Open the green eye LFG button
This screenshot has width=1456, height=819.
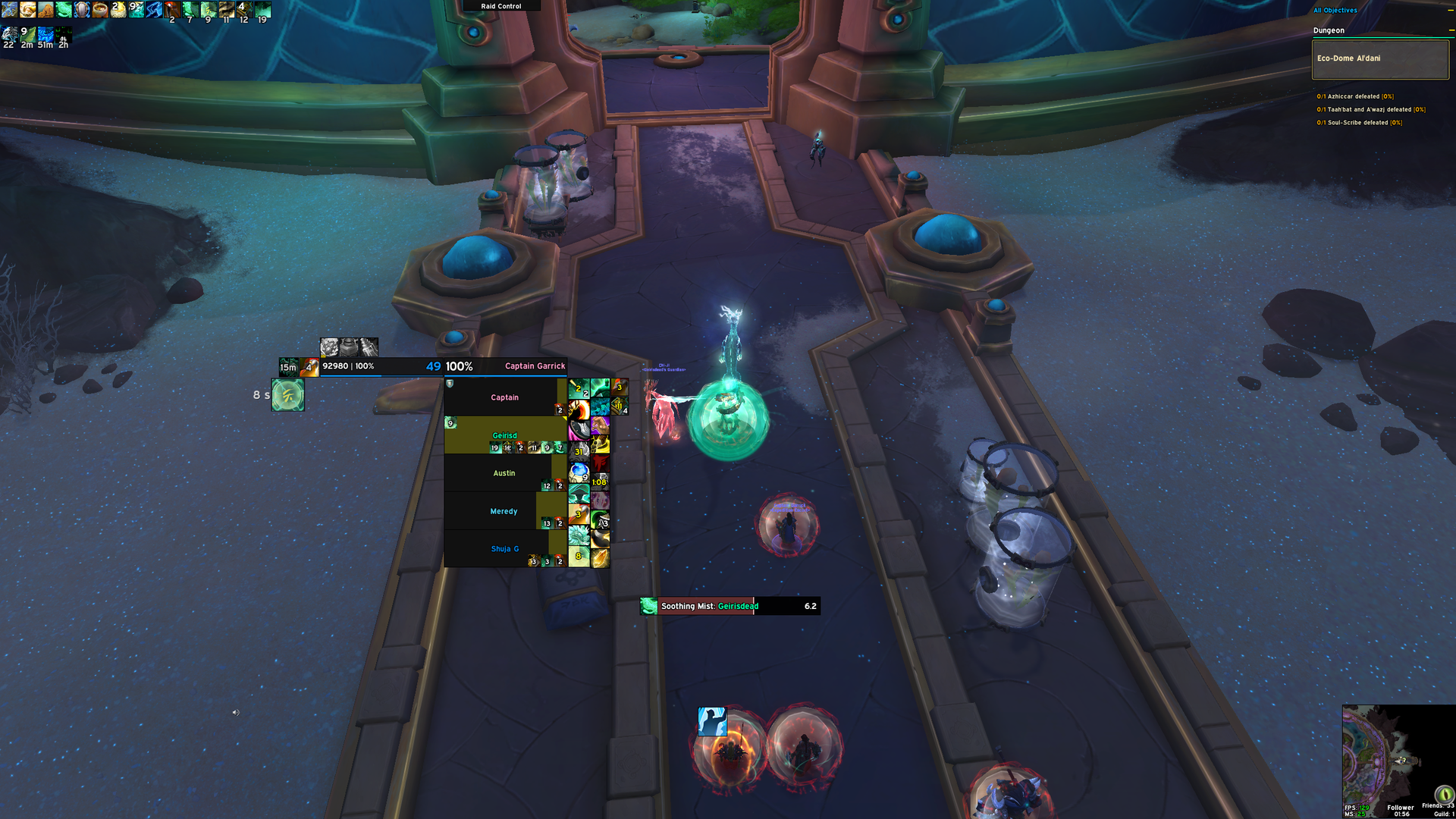pos(1444,794)
